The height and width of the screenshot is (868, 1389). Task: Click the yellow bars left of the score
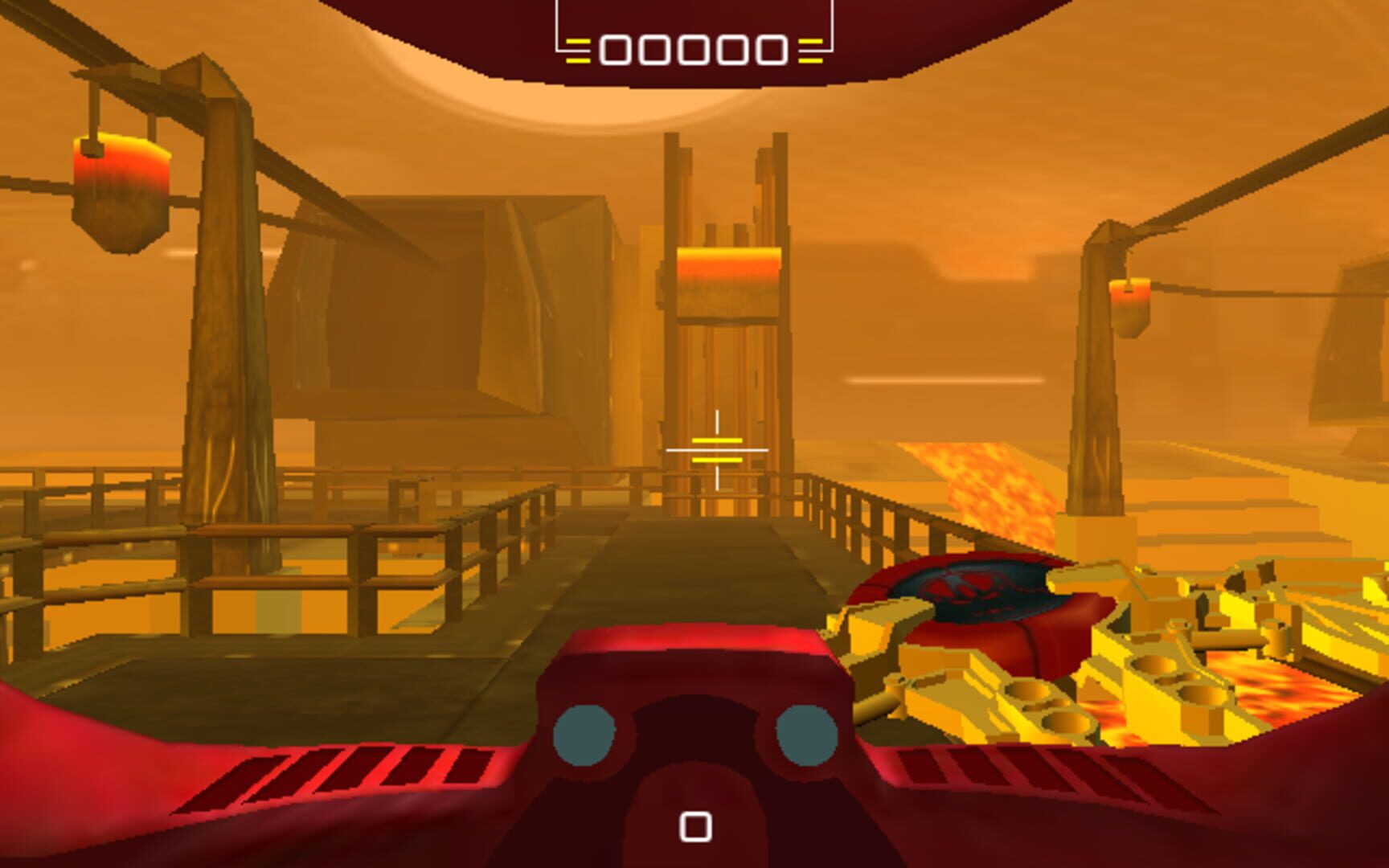point(577,51)
